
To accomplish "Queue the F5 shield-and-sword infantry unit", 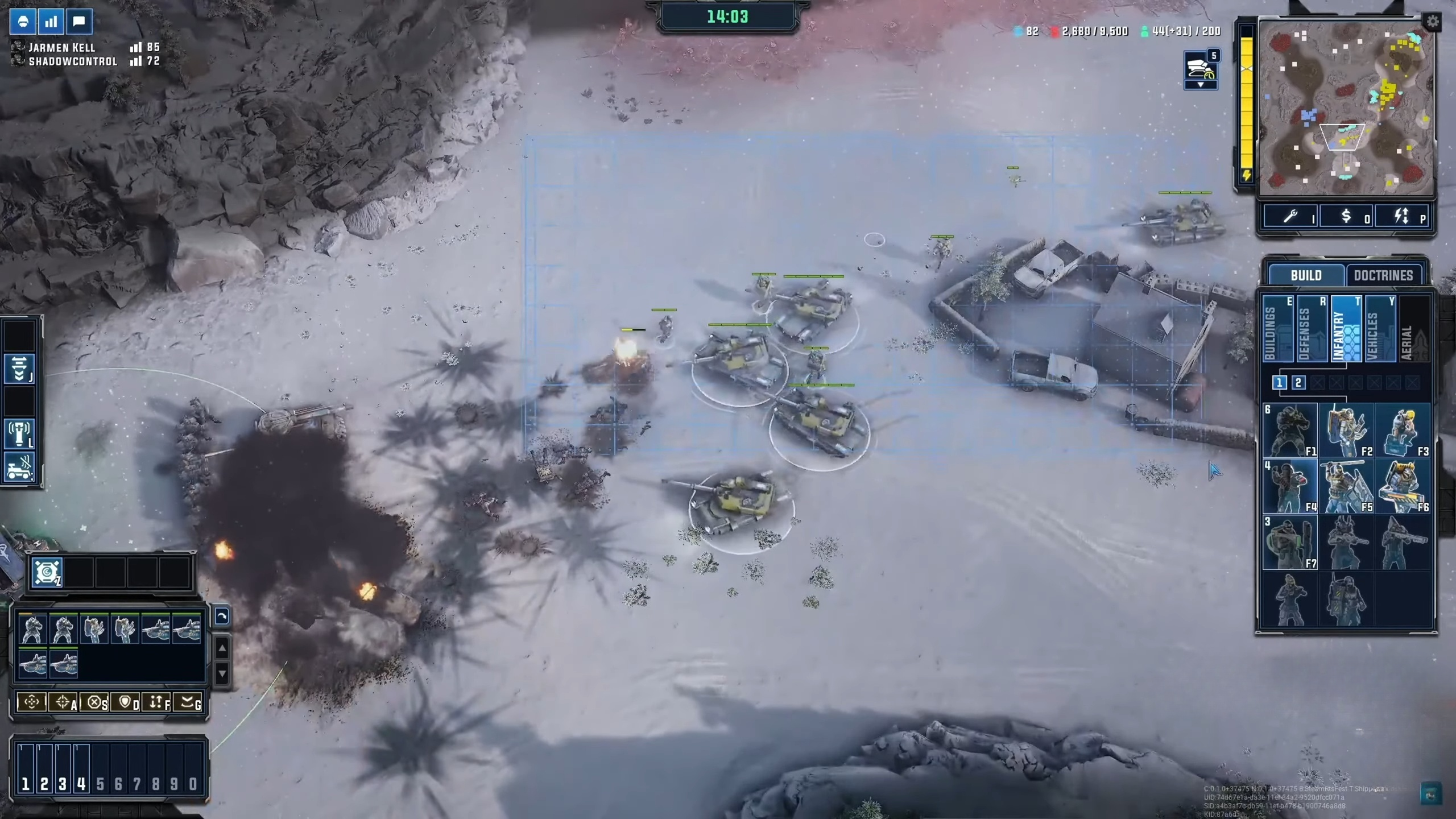I will [x=1346, y=487].
